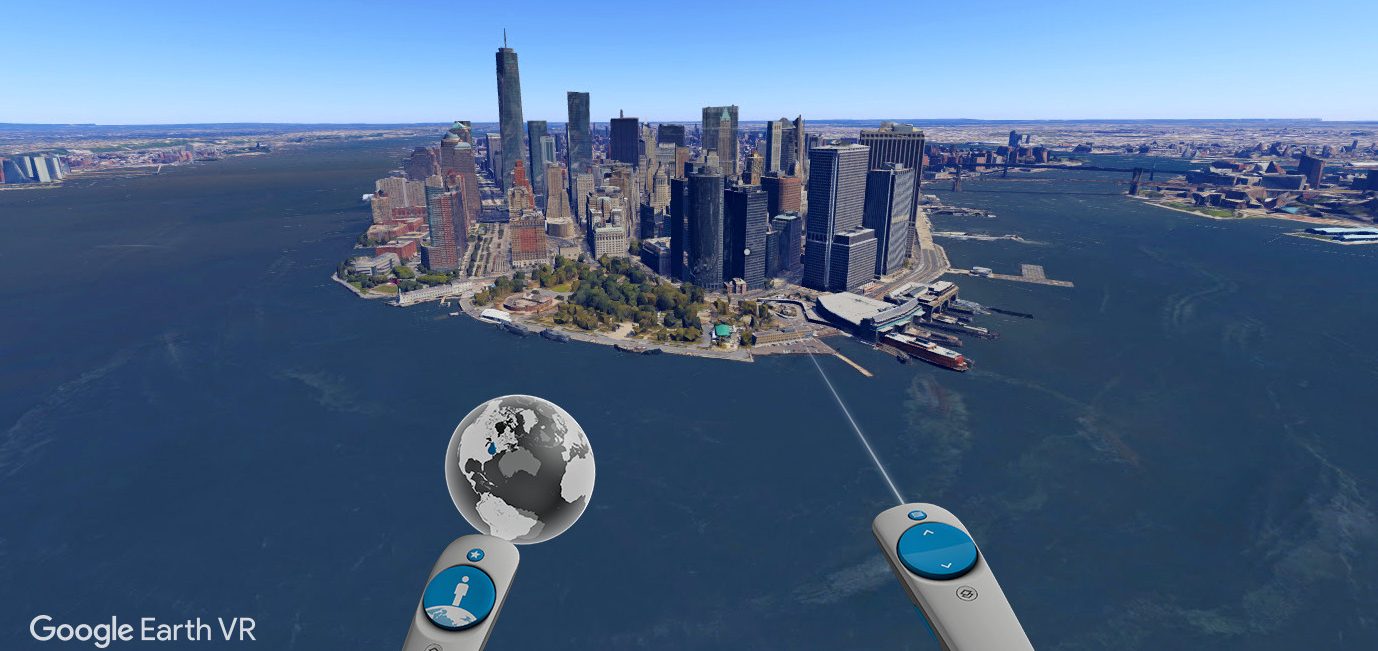Click the round system button on right controller
The width and height of the screenshot is (1378, 651).
(966, 594)
